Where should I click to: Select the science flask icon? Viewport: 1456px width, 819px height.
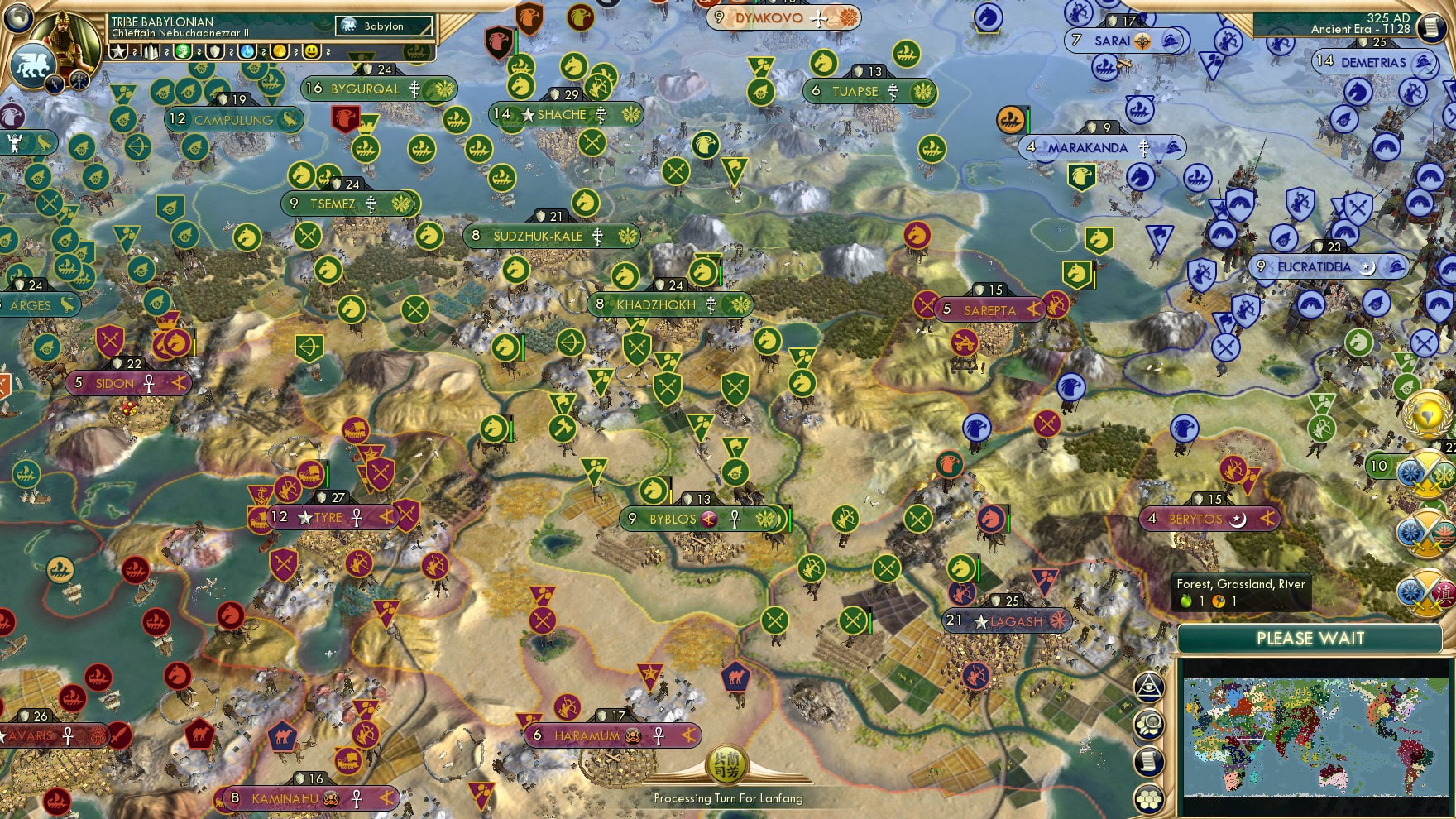pyautogui.click(x=247, y=52)
